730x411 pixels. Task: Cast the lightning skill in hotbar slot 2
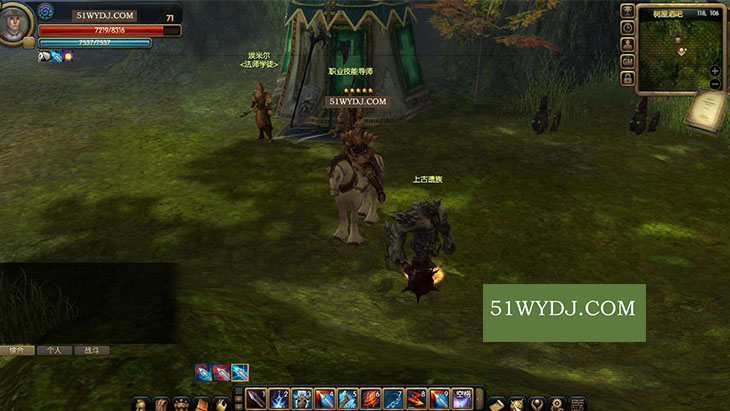pos(279,399)
